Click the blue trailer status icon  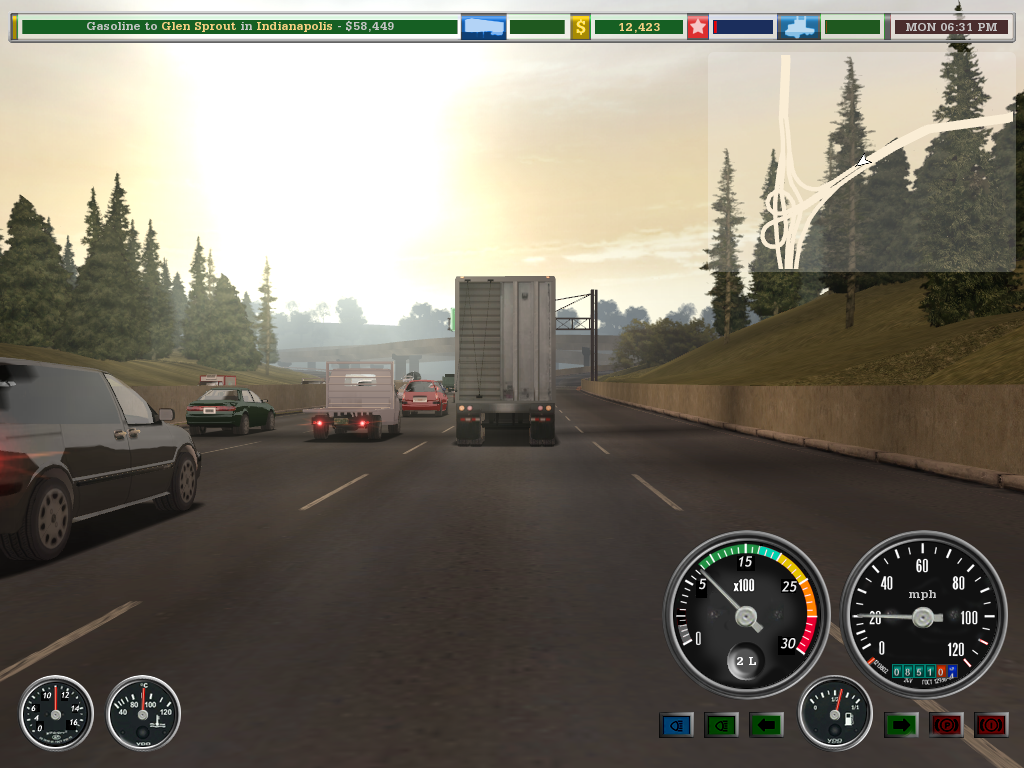click(483, 27)
